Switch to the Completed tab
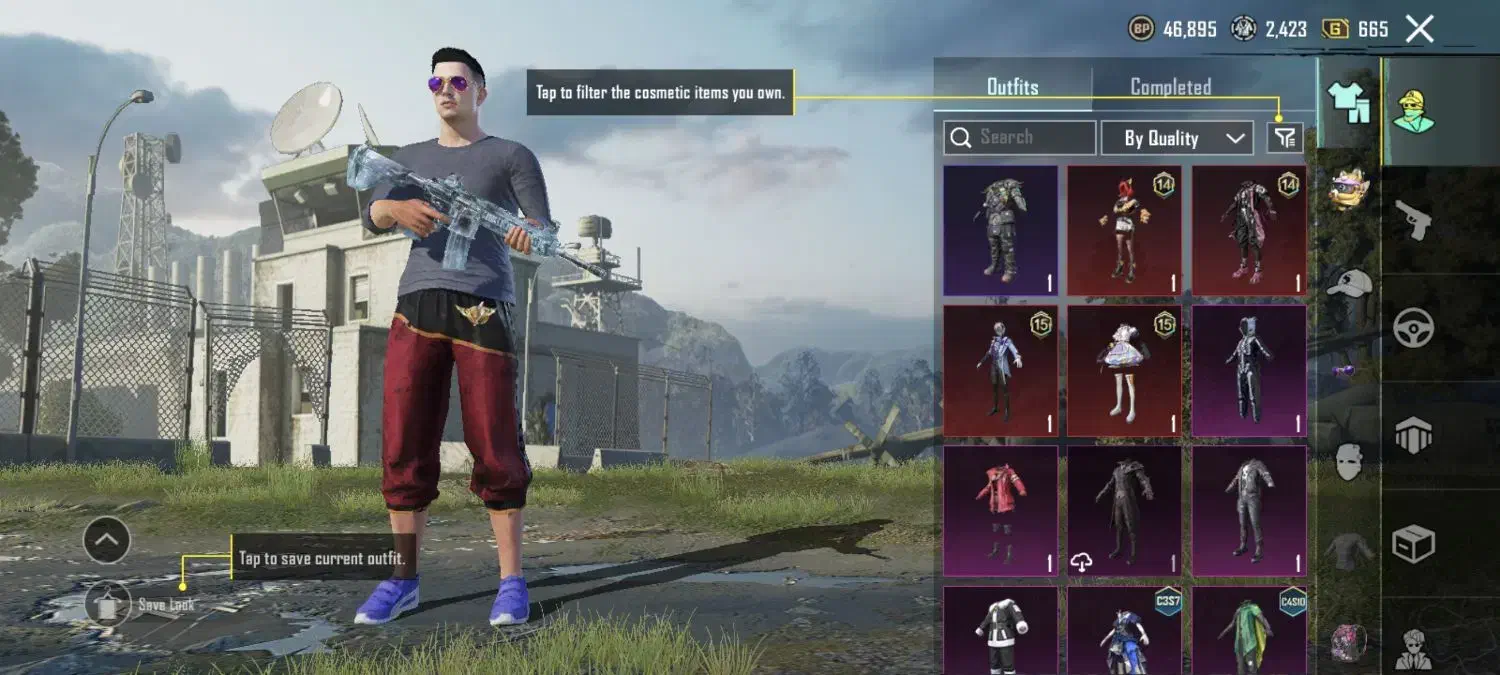The image size is (1500, 675). tap(1170, 87)
